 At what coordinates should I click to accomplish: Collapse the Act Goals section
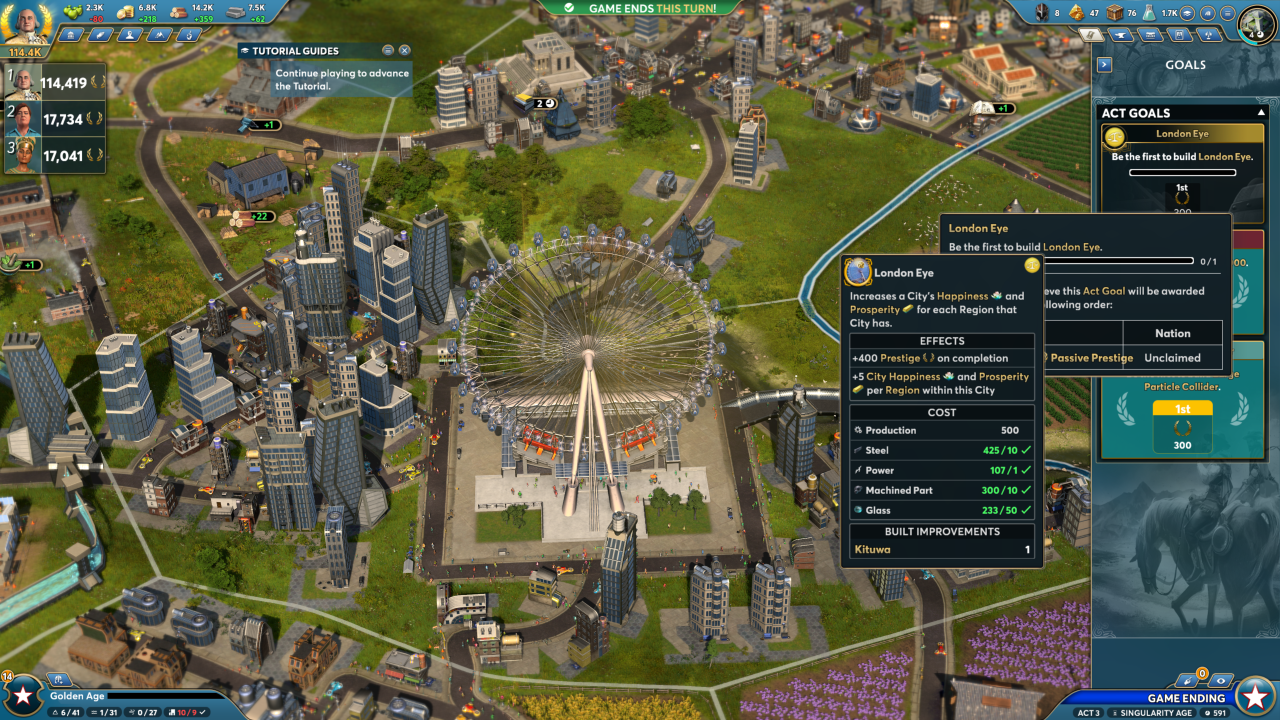[x=1262, y=113]
